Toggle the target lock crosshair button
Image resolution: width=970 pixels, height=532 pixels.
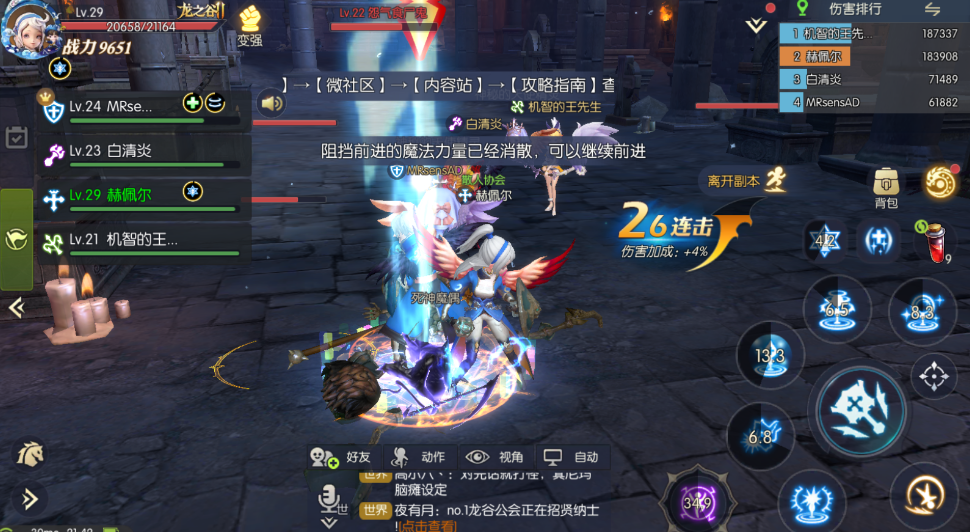point(934,377)
